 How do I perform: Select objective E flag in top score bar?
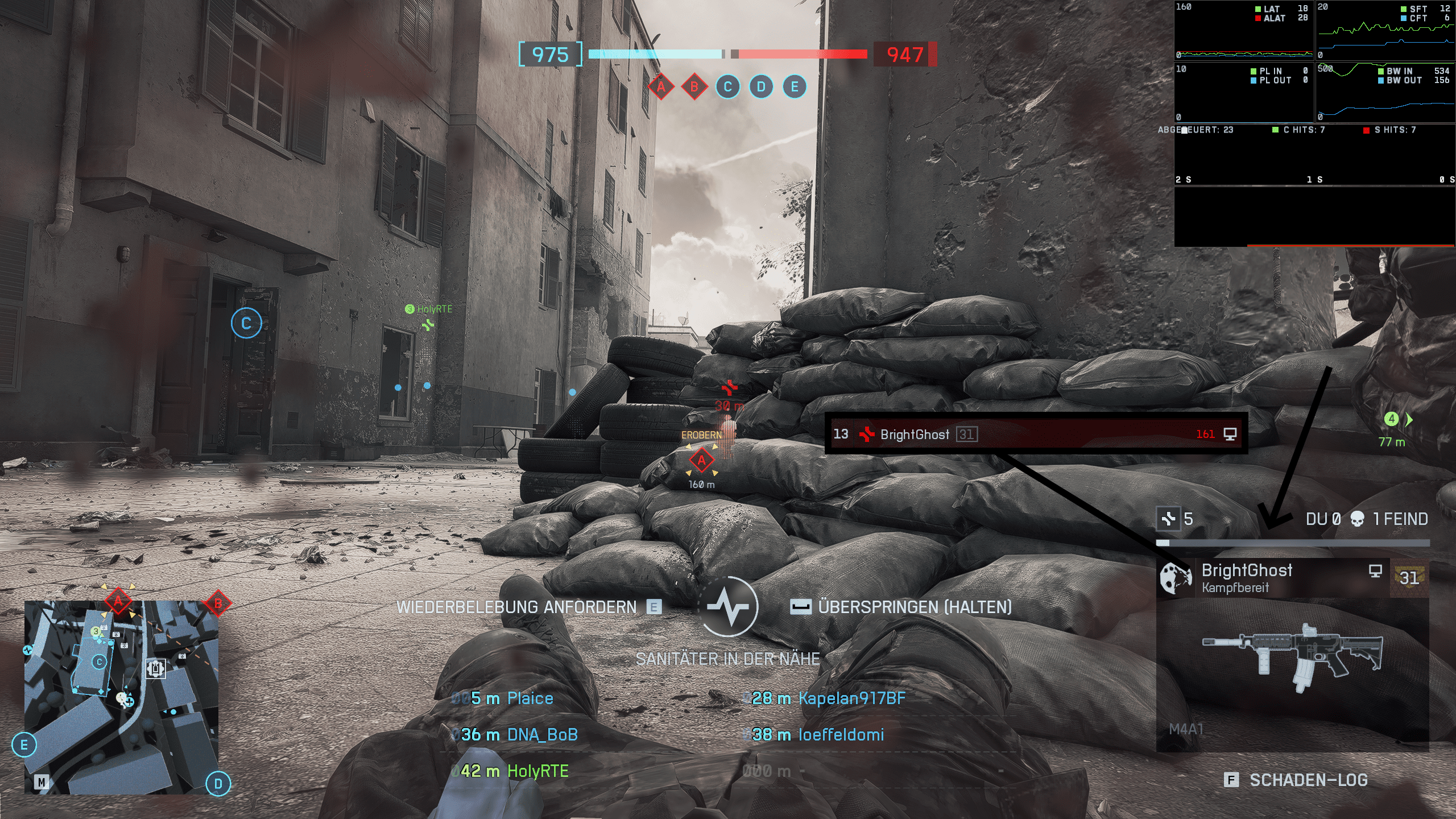tap(795, 87)
